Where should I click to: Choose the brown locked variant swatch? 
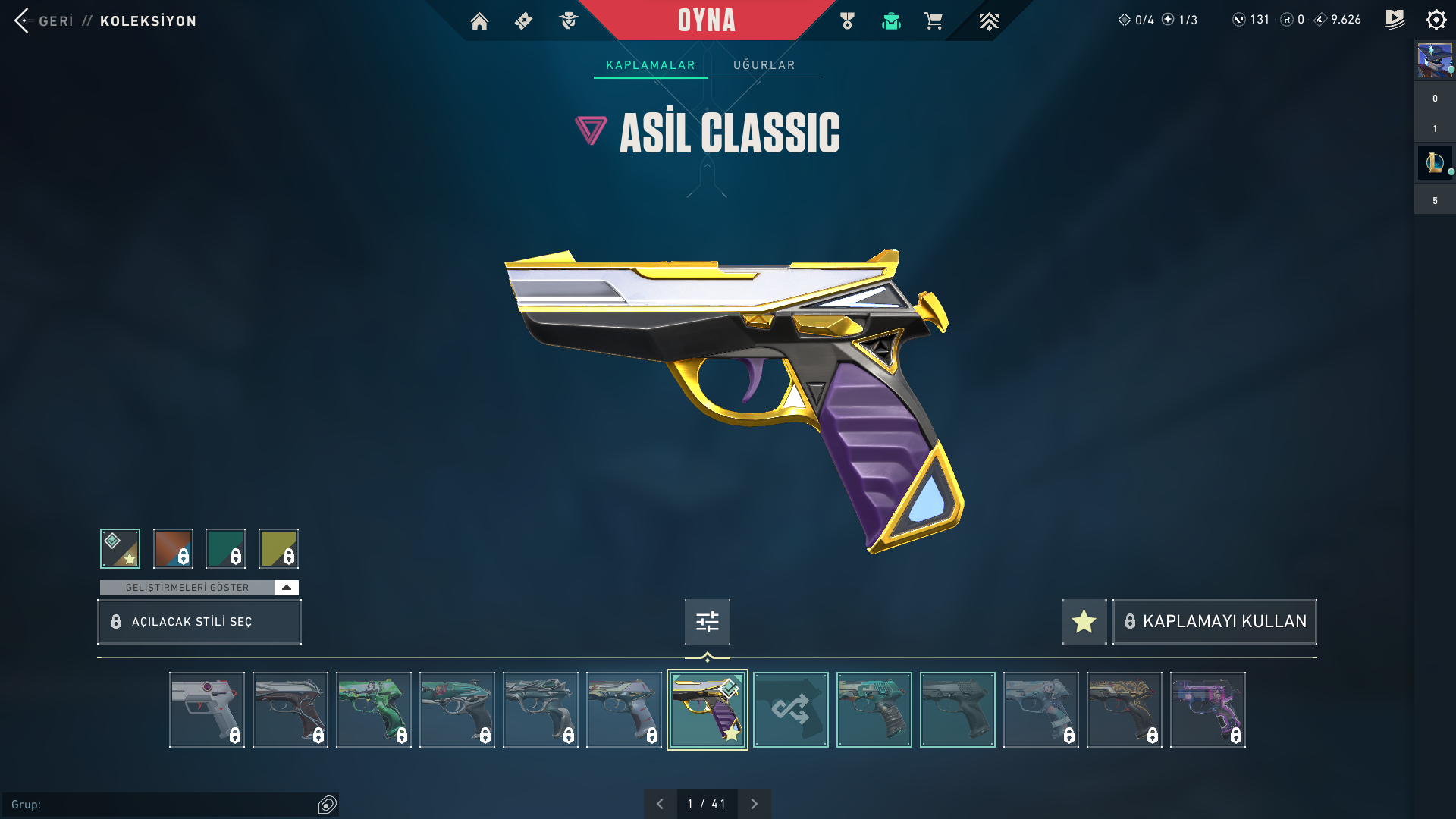173,548
